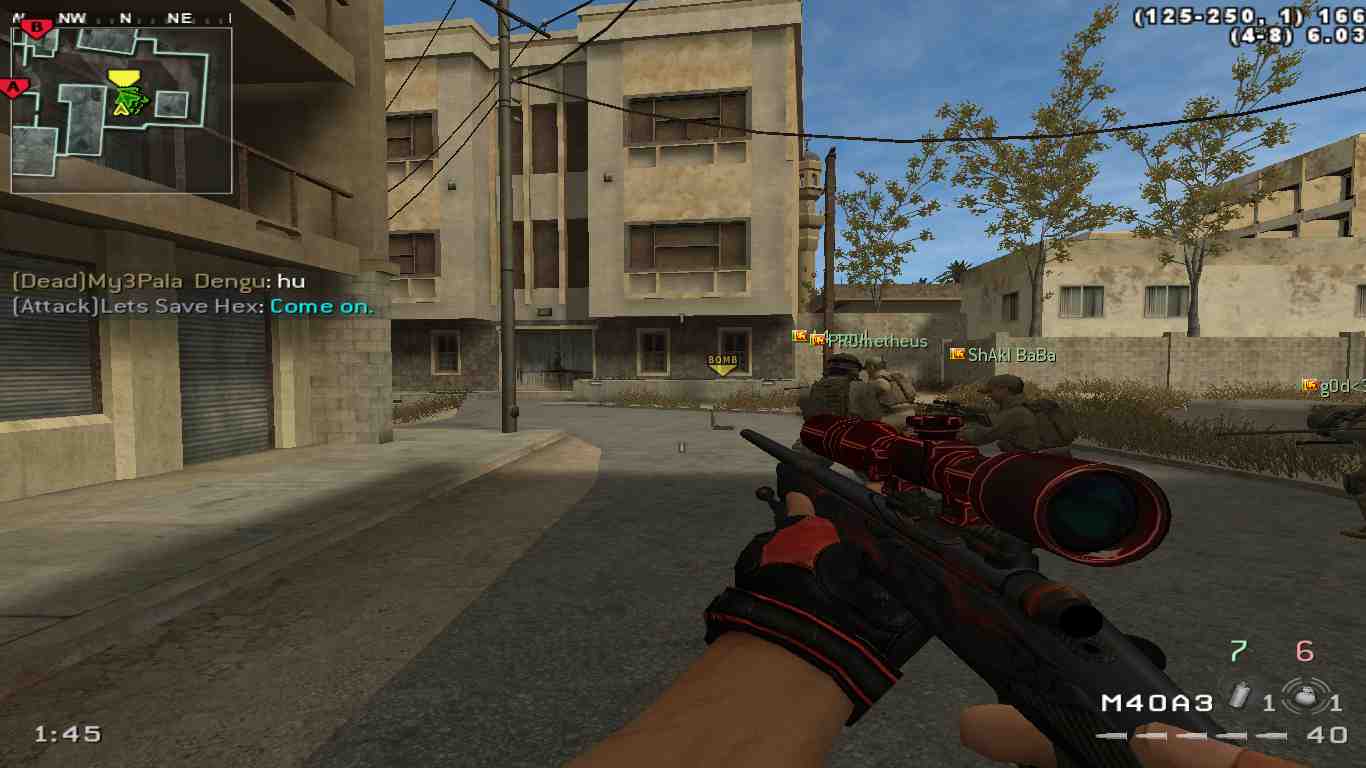Click the yellow BOMB objective marker
The image size is (1366, 768).
coord(722,363)
